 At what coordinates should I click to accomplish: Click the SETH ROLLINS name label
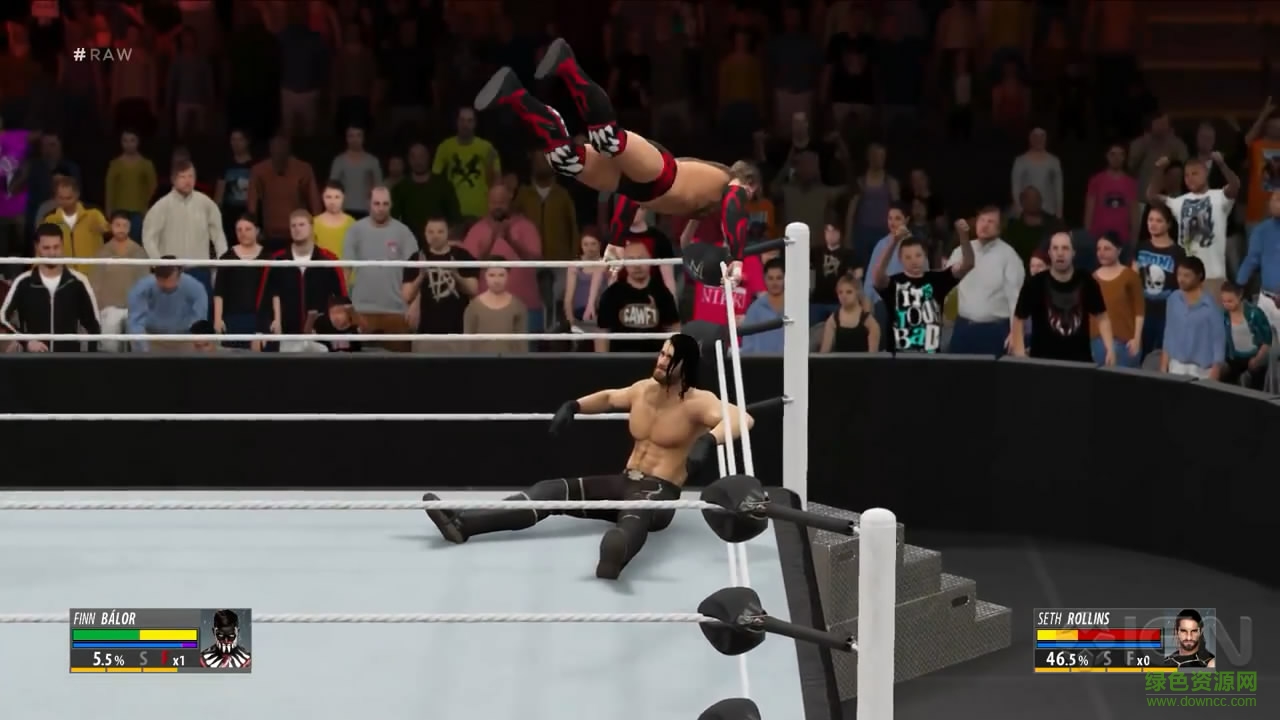pos(1073,619)
